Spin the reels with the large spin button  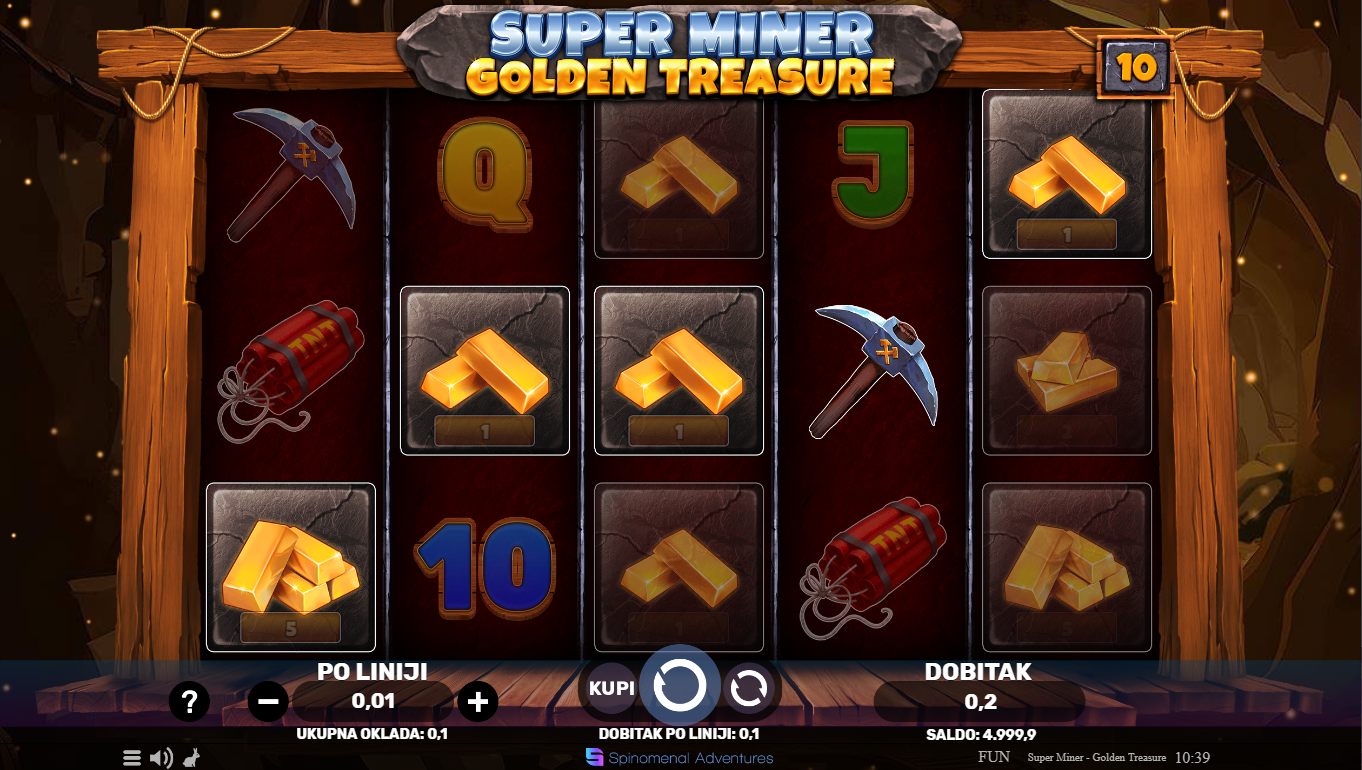pos(679,686)
